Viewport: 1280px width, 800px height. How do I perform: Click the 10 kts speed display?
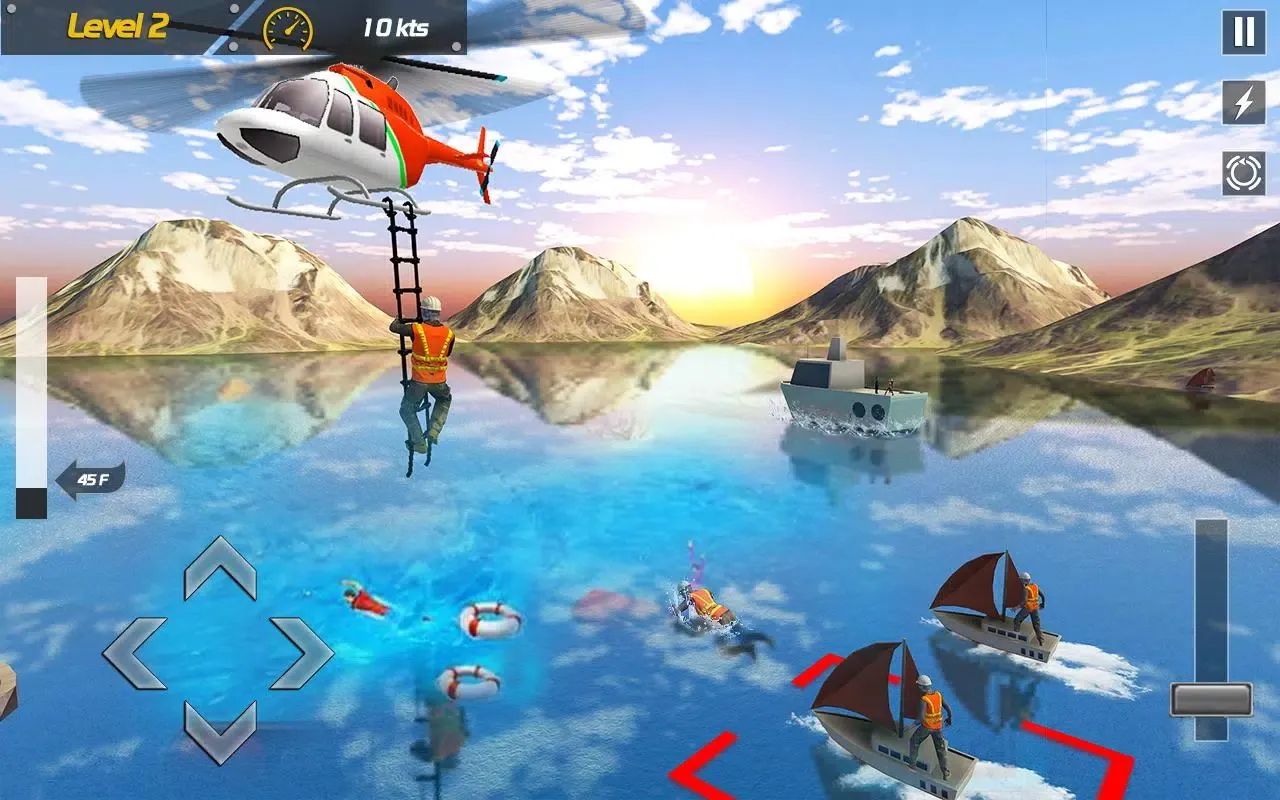tap(397, 28)
